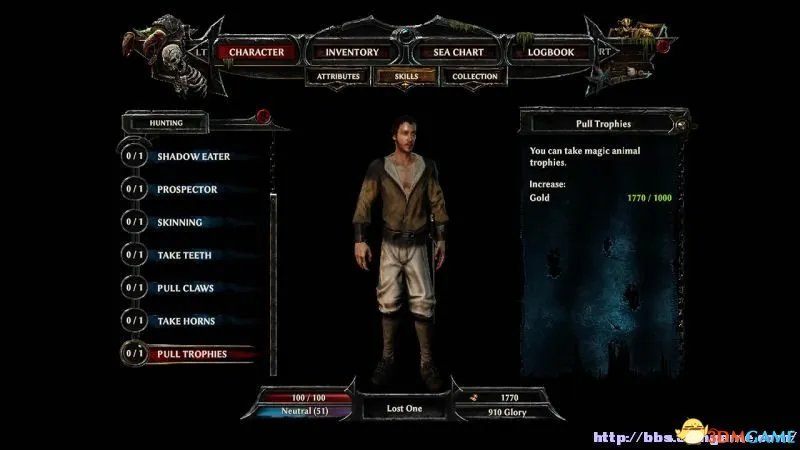
Task: Switch to the Attributes sub-tab
Action: 338,76
